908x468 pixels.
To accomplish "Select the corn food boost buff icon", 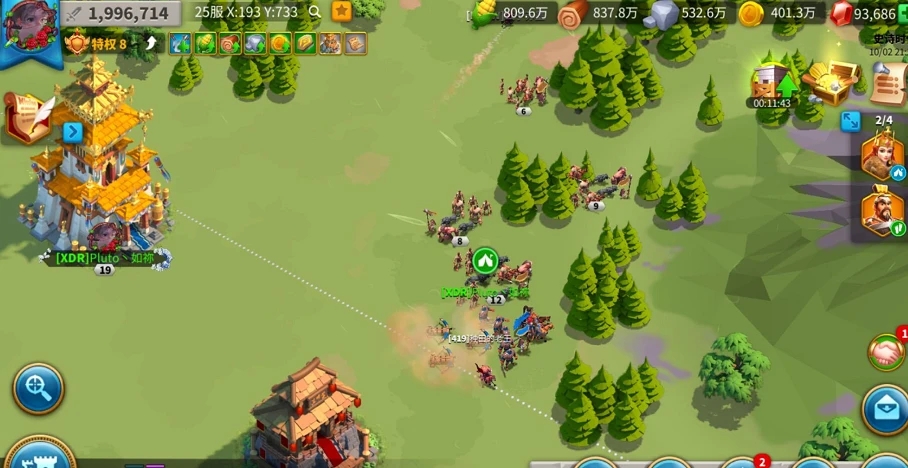I will coord(205,44).
